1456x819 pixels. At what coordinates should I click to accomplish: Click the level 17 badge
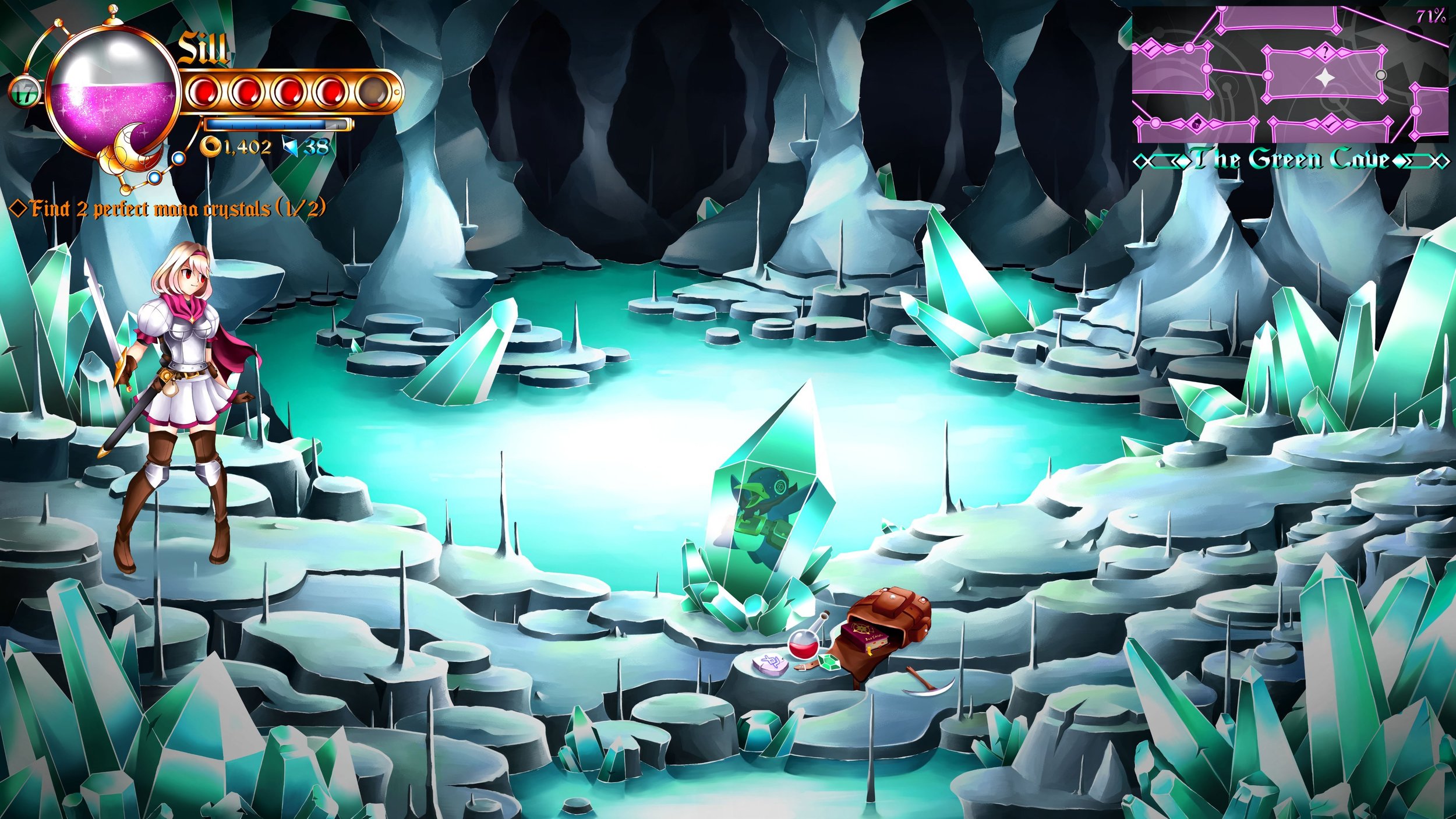coord(24,94)
